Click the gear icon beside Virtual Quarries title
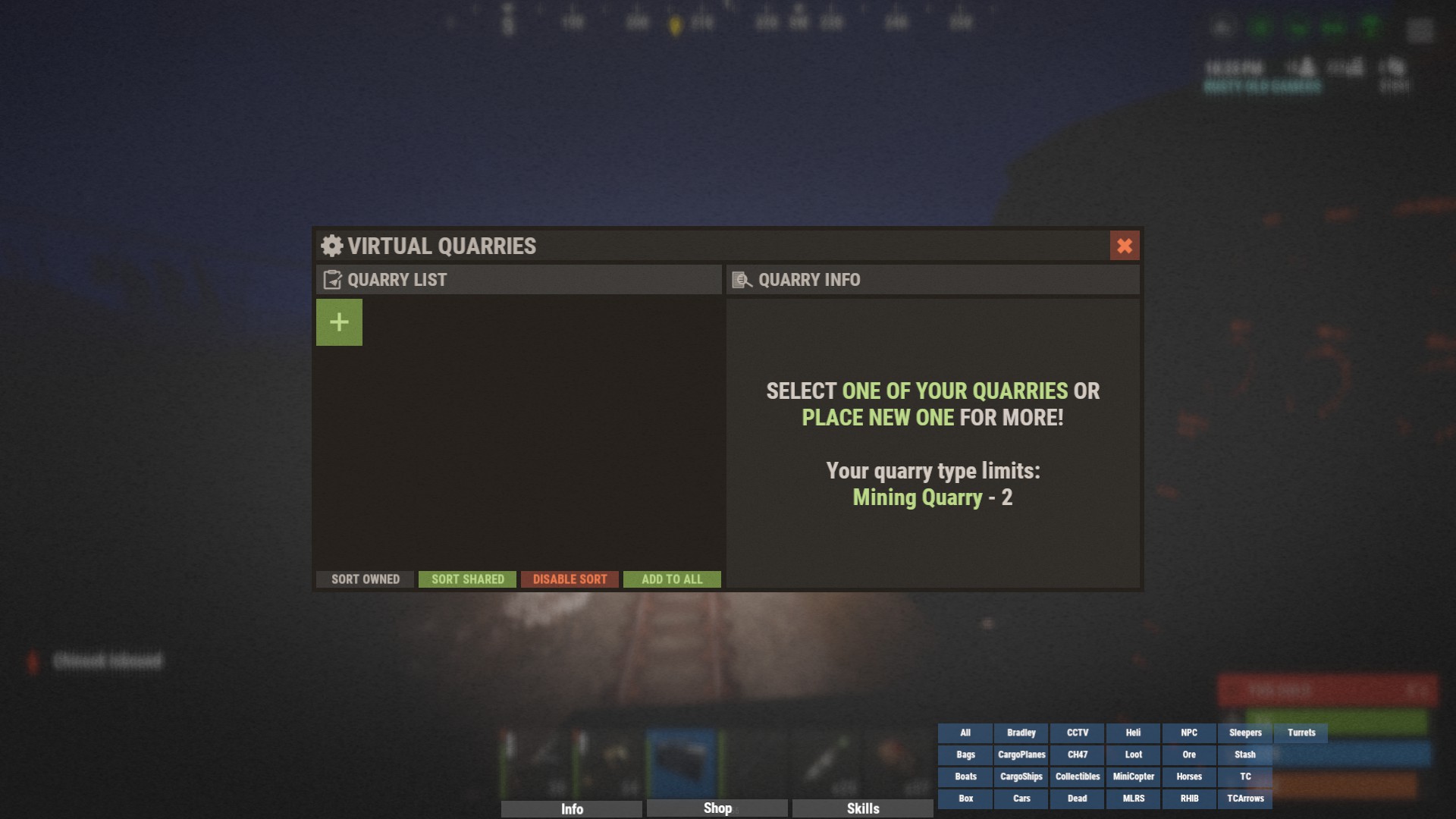 [x=331, y=246]
